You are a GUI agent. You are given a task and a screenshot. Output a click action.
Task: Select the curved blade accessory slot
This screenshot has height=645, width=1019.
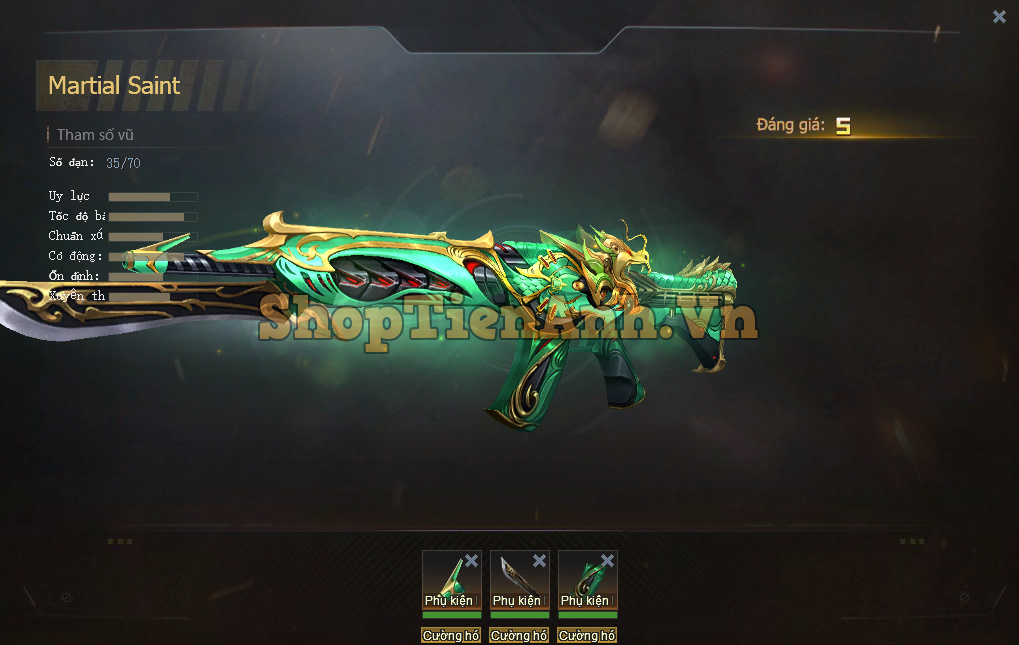pos(514,580)
